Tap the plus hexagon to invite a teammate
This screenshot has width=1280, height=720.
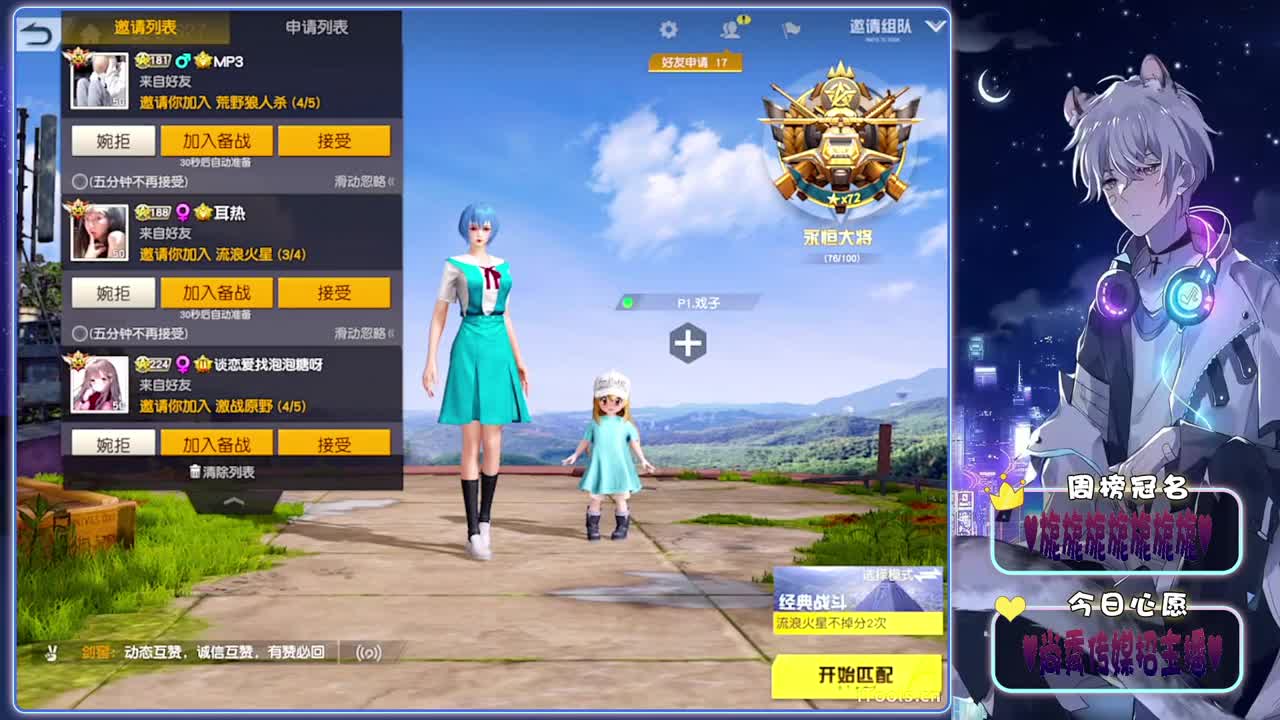coord(686,341)
